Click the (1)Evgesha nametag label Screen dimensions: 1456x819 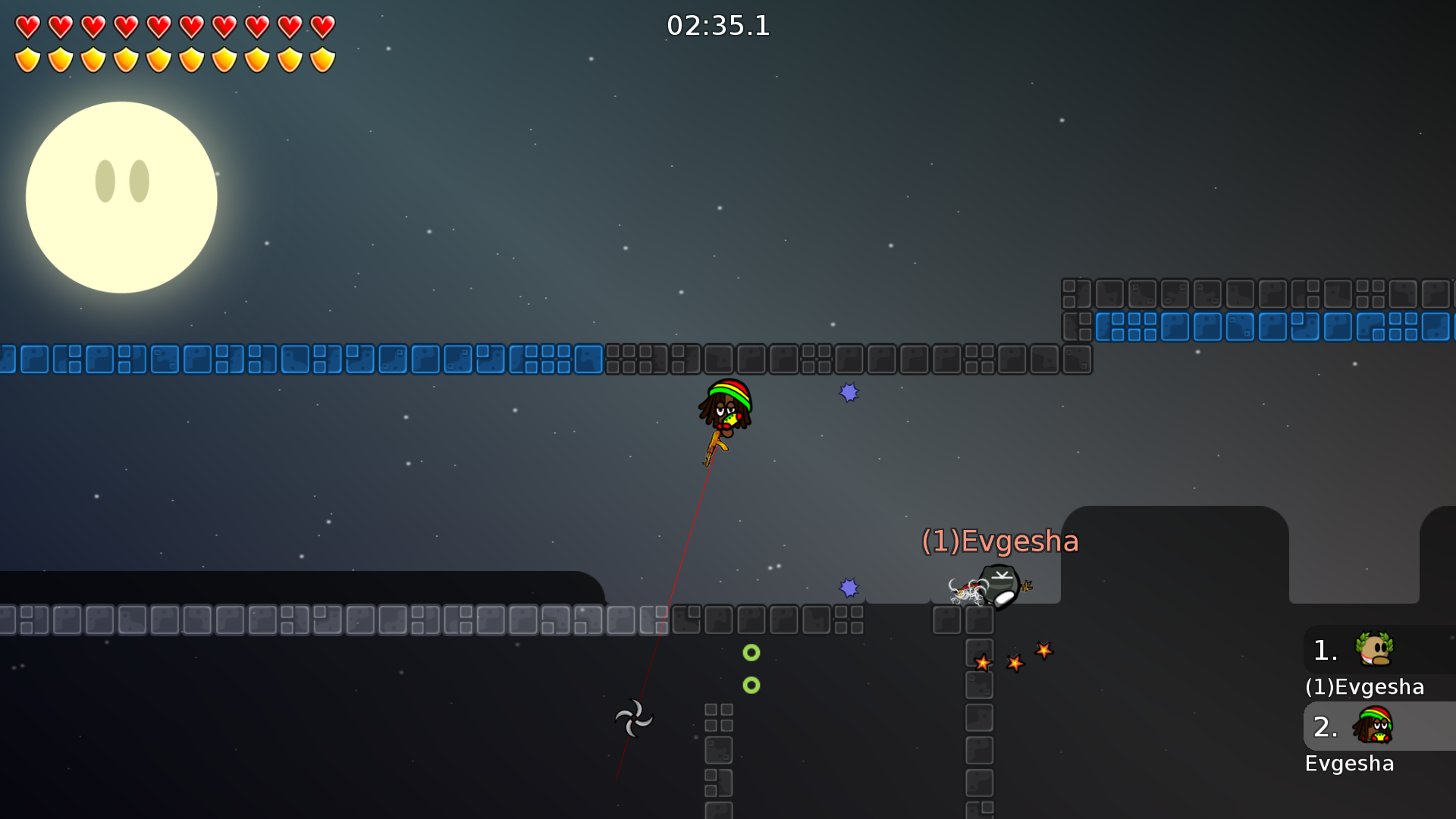pos(999,541)
